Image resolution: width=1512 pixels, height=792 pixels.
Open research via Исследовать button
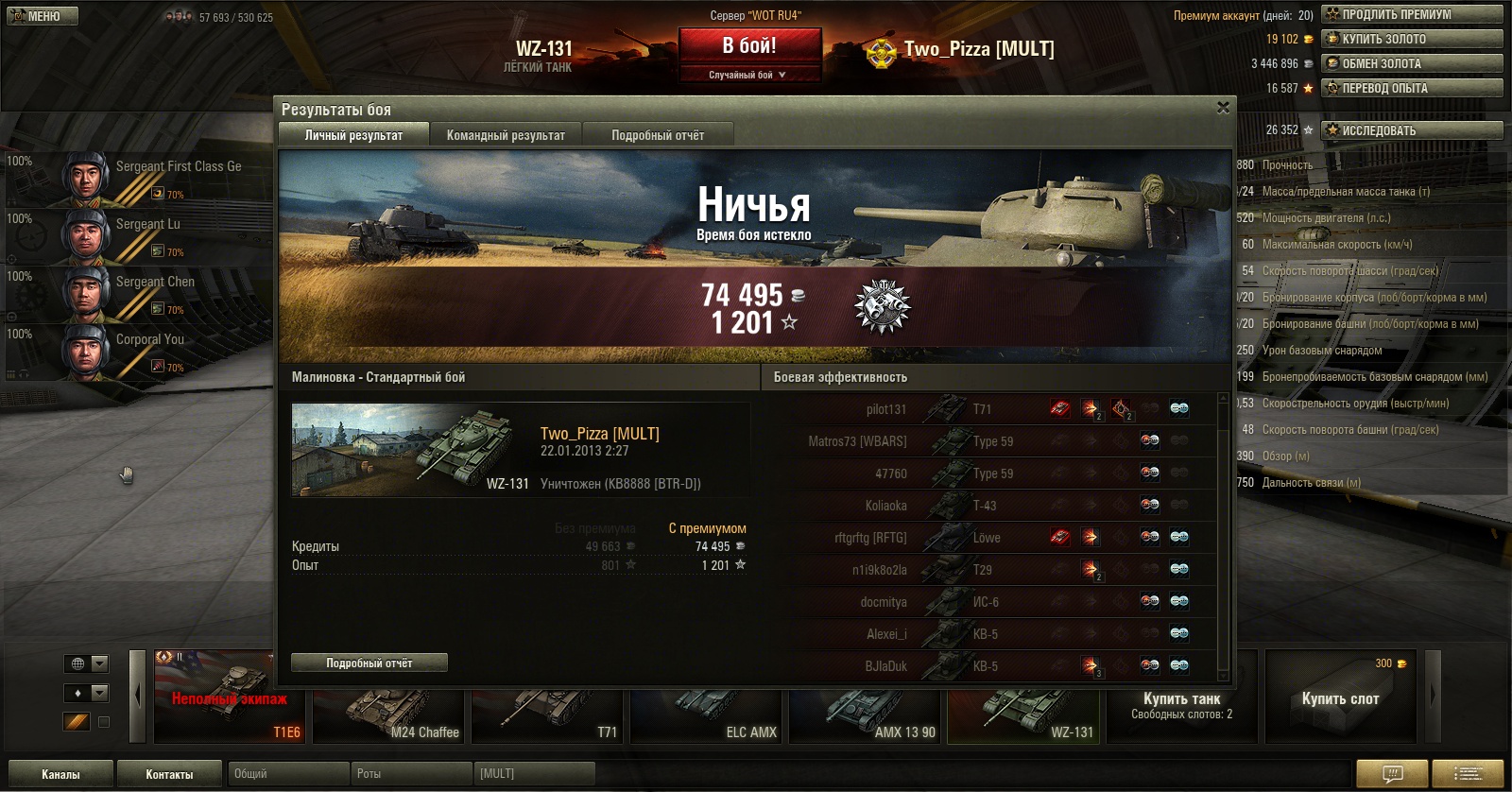coord(1412,130)
